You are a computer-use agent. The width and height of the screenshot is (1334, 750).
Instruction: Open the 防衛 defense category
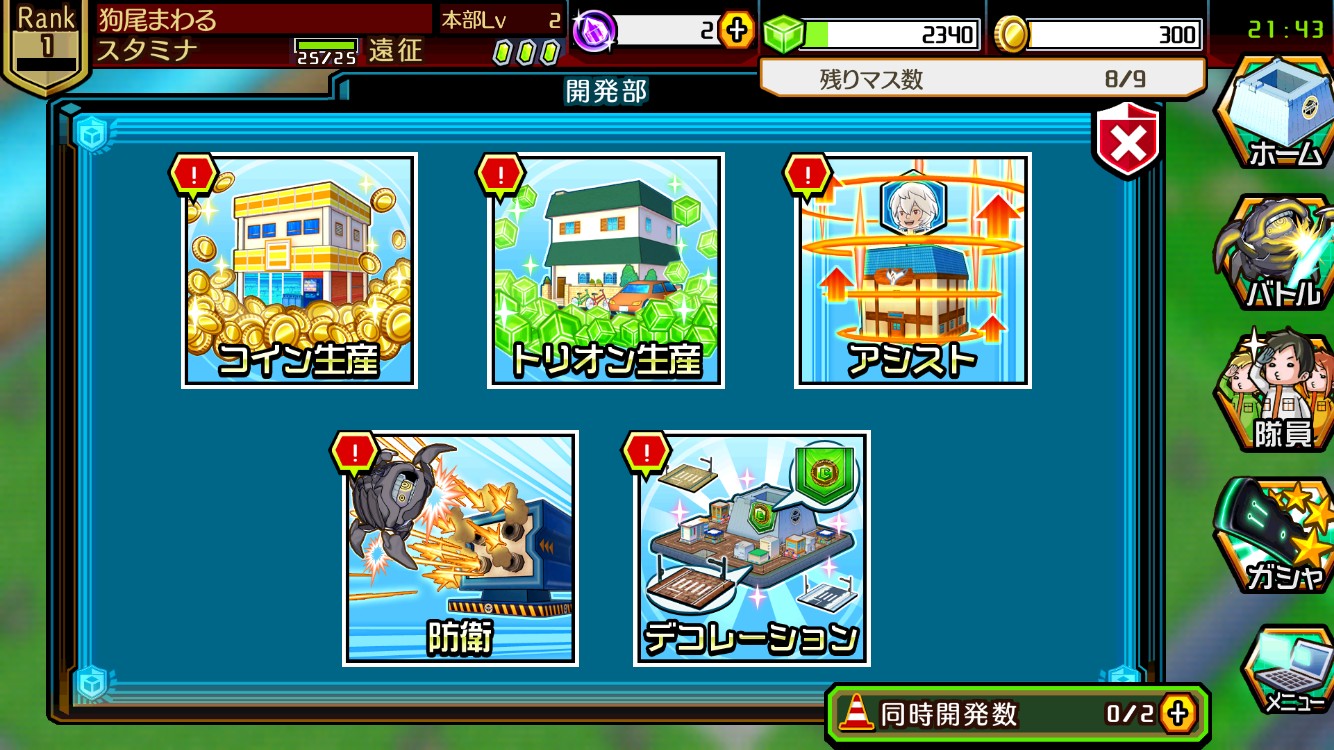460,548
